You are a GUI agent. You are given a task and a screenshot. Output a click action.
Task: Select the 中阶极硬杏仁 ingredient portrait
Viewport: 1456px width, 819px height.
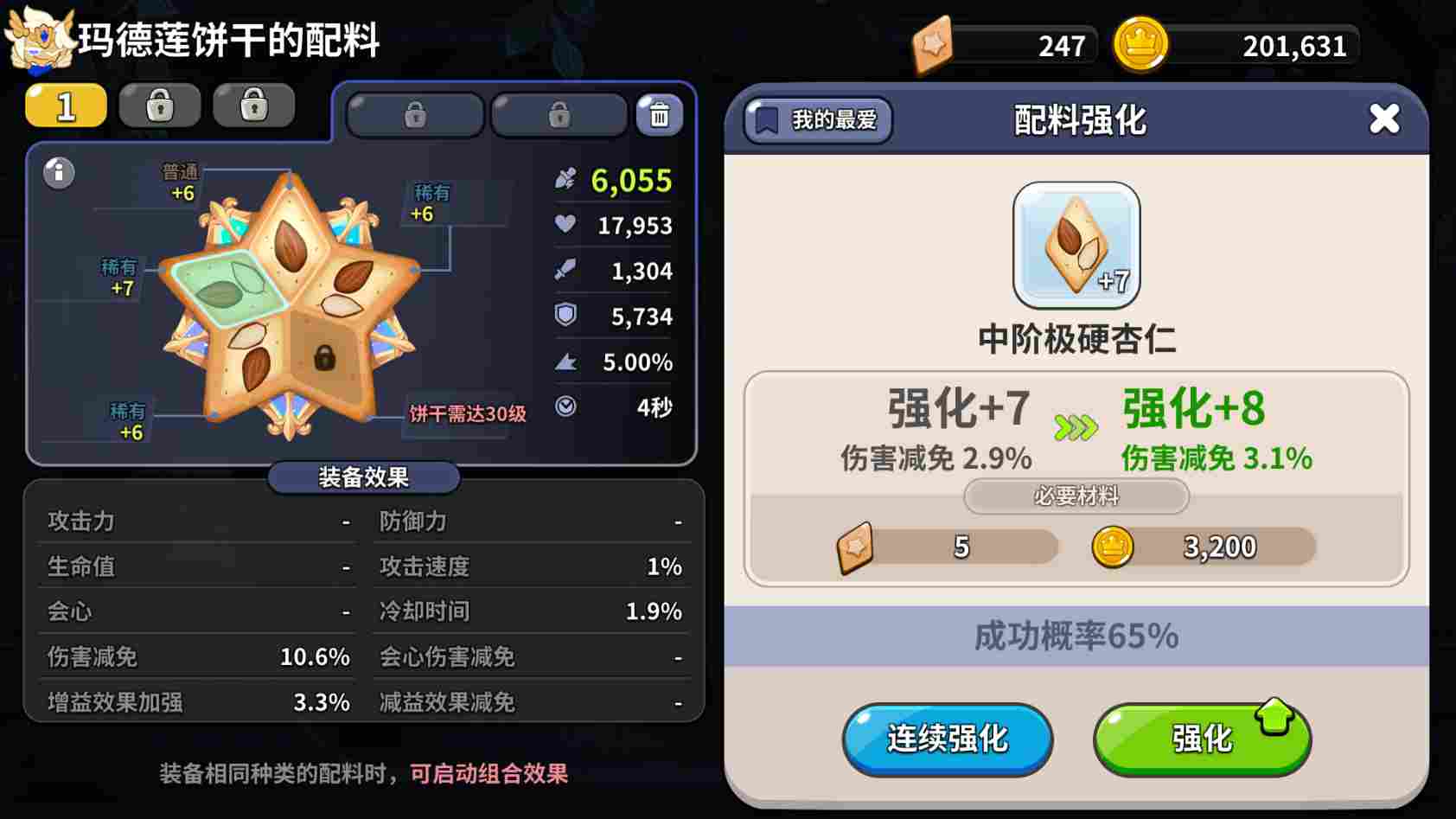click(1076, 246)
